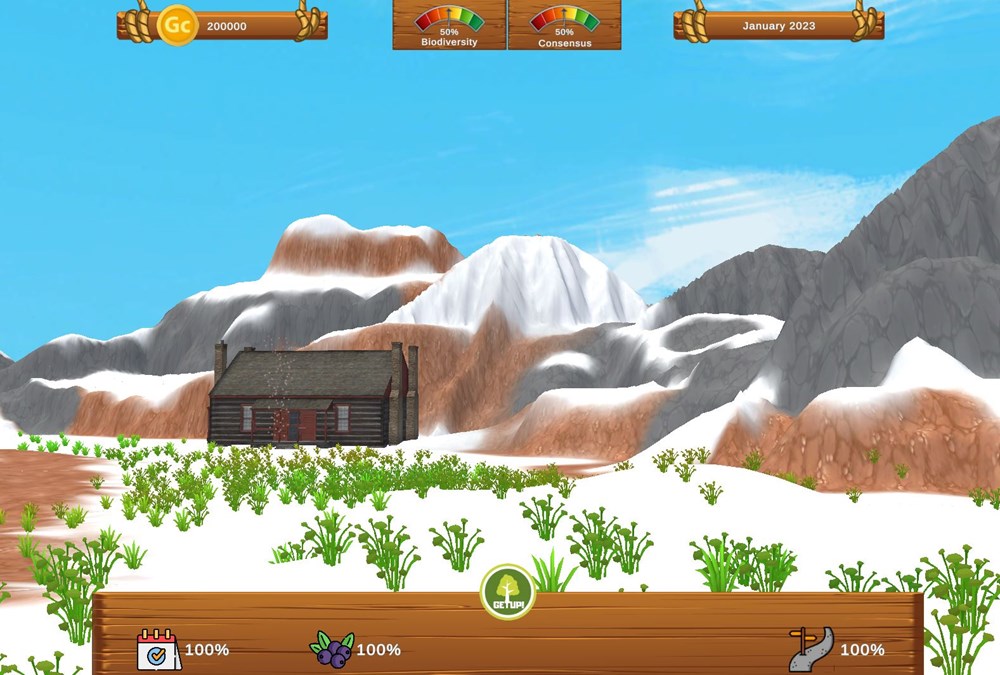Open the Biodiversity gauge panel
This screenshot has height=675, width=1000.
(449, 25)
